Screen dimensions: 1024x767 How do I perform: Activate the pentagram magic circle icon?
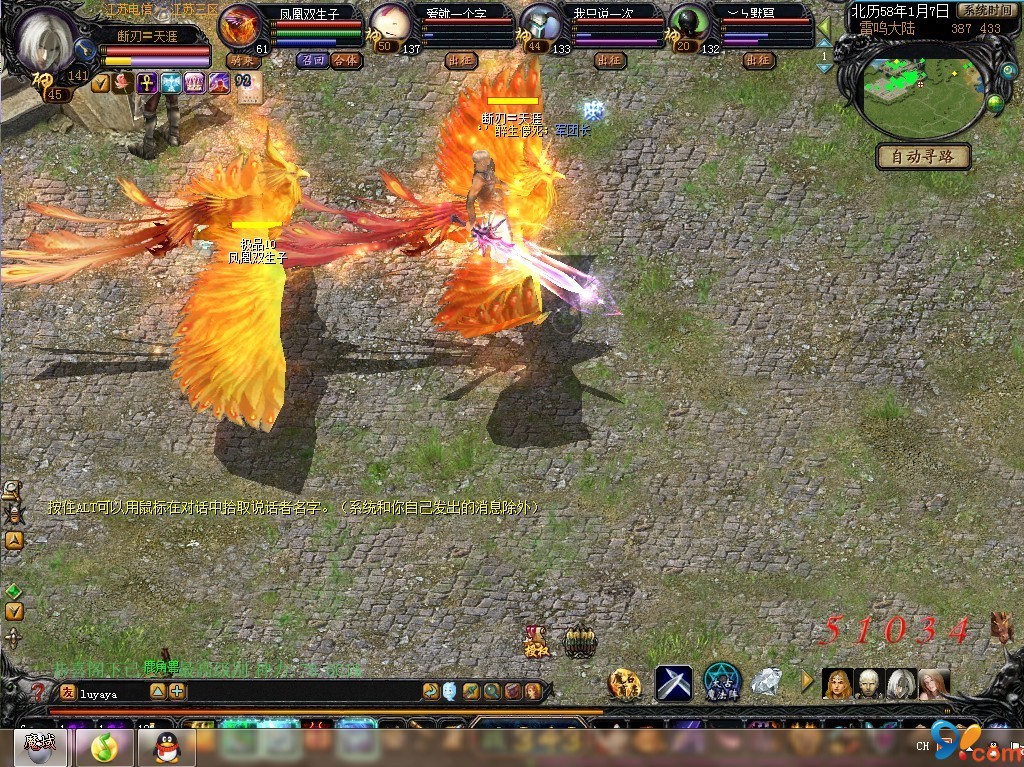721,682
